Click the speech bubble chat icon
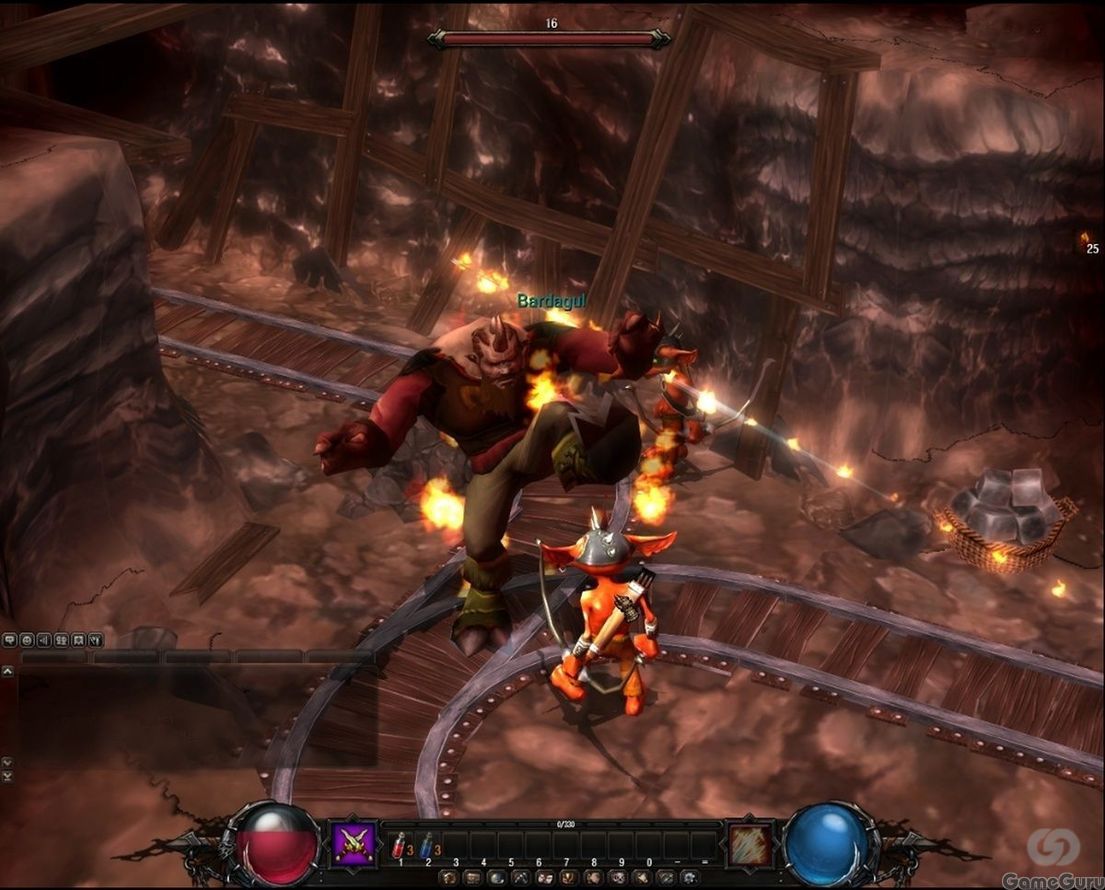This screenshot has width=1105, height=890. point(9,640)
